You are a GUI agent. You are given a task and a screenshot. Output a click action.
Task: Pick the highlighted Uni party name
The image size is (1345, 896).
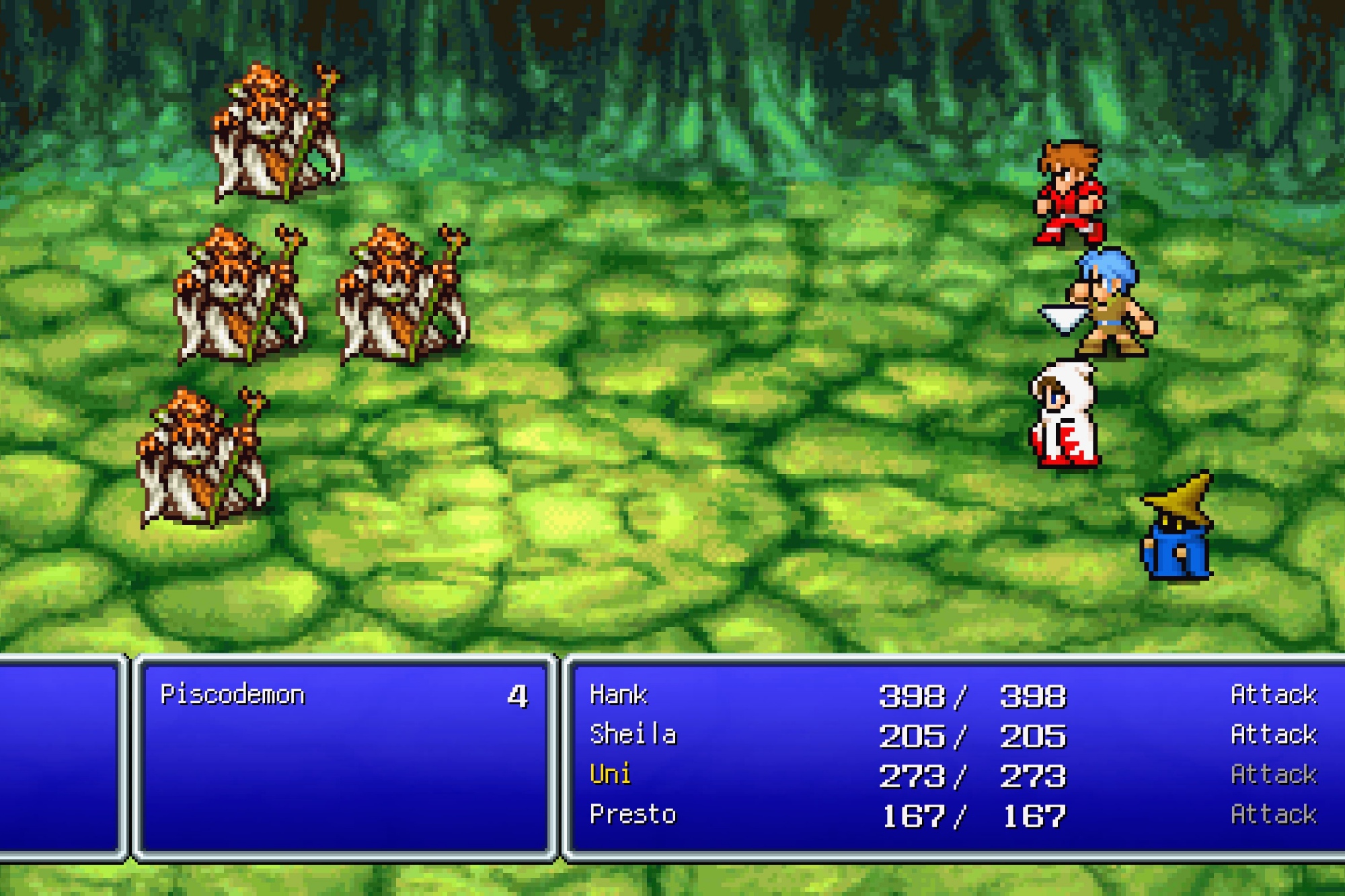(610, 774)
